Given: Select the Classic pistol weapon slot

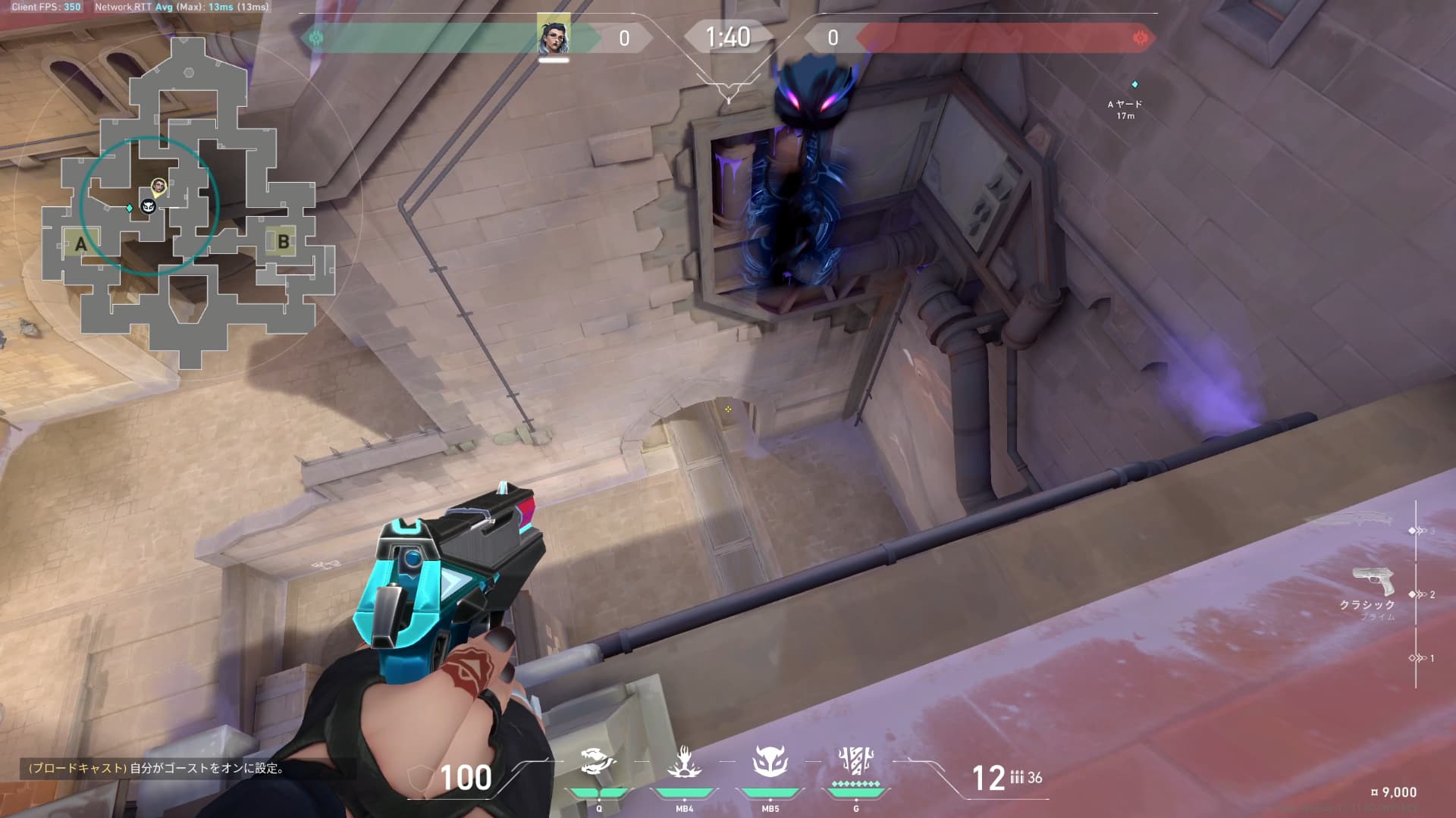Looking at the screenshot, I should point(1373,584).
